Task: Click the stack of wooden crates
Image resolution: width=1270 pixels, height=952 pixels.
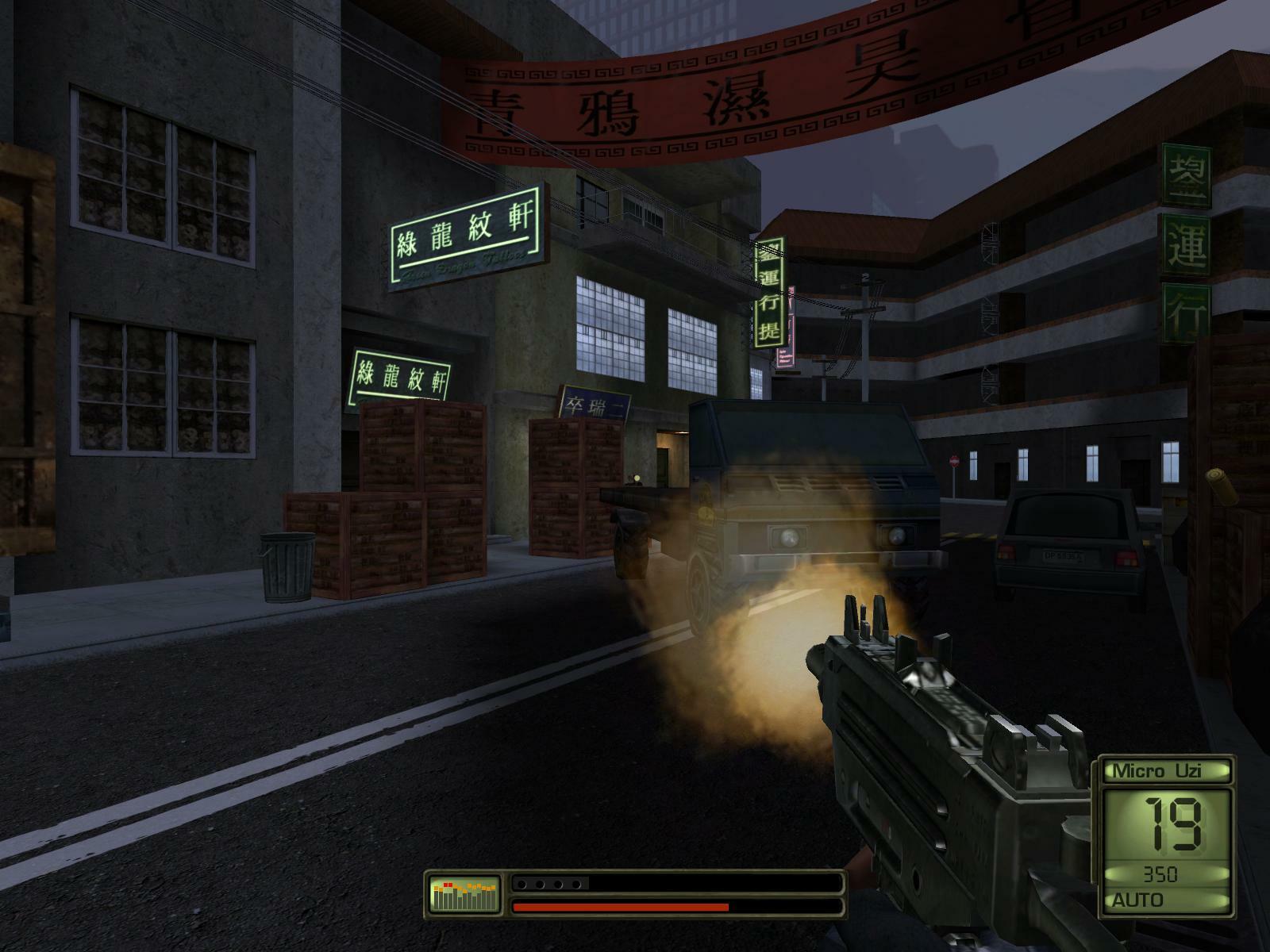Action: (421, 492)
